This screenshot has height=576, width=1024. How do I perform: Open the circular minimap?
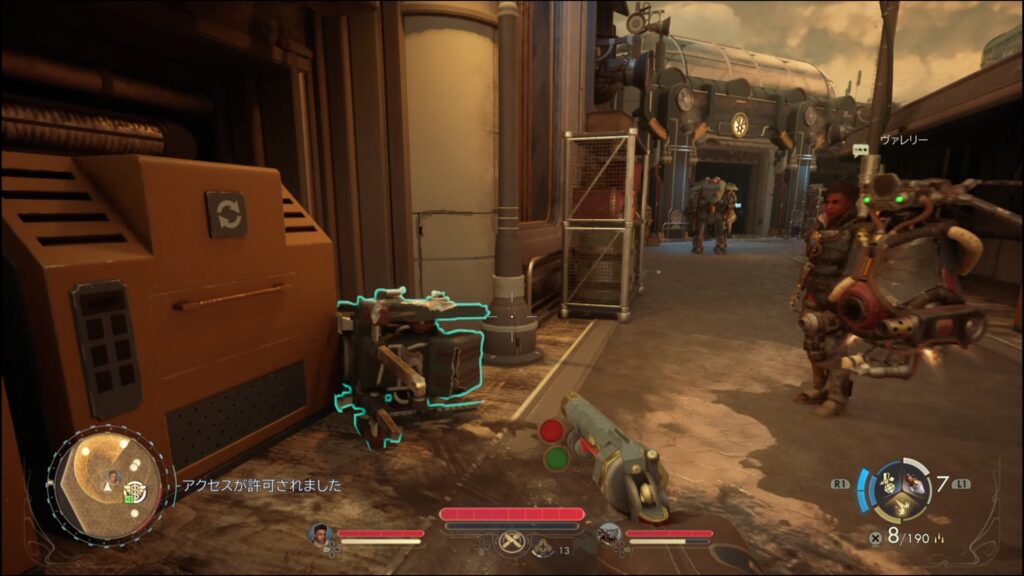tap(109, 484)
